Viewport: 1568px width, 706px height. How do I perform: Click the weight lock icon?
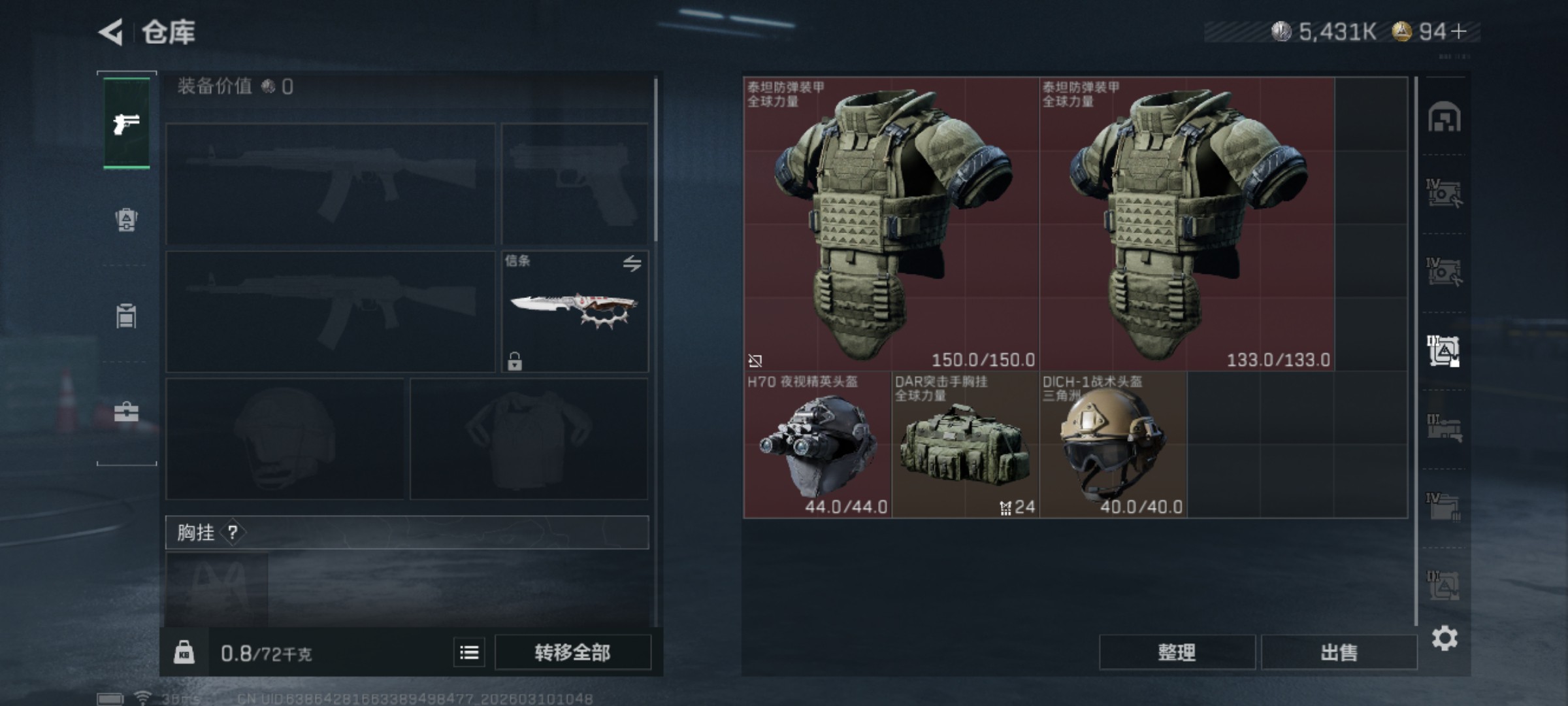184,652
